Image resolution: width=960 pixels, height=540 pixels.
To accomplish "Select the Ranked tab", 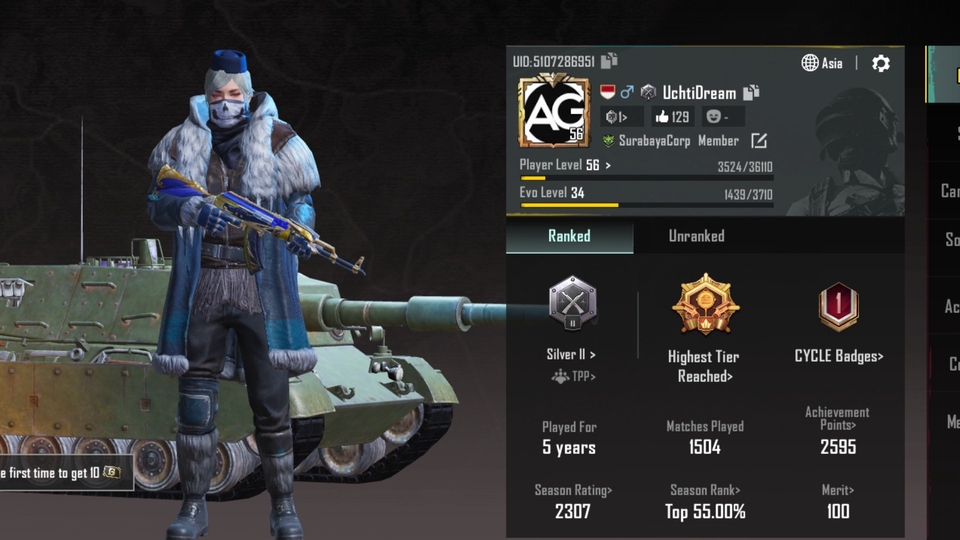I will point(569,236).
